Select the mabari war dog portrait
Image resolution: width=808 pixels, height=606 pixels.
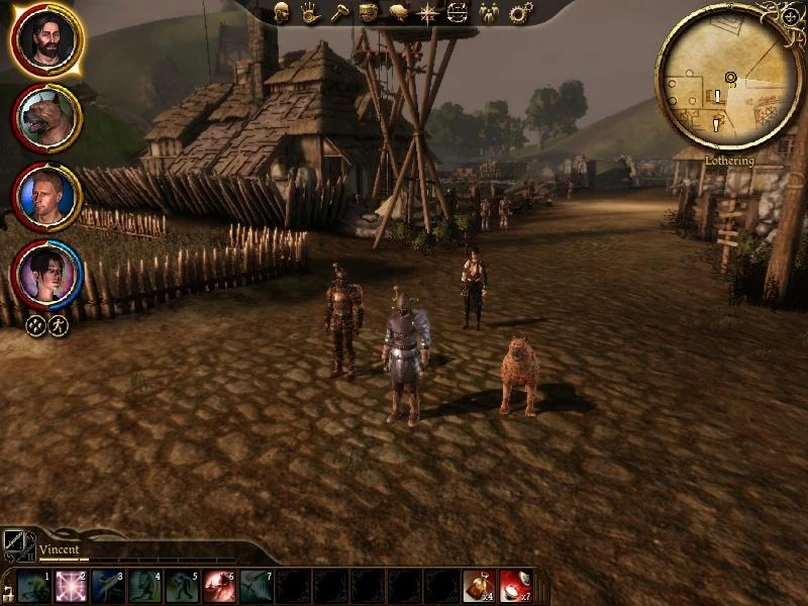(x=46, y=117)
